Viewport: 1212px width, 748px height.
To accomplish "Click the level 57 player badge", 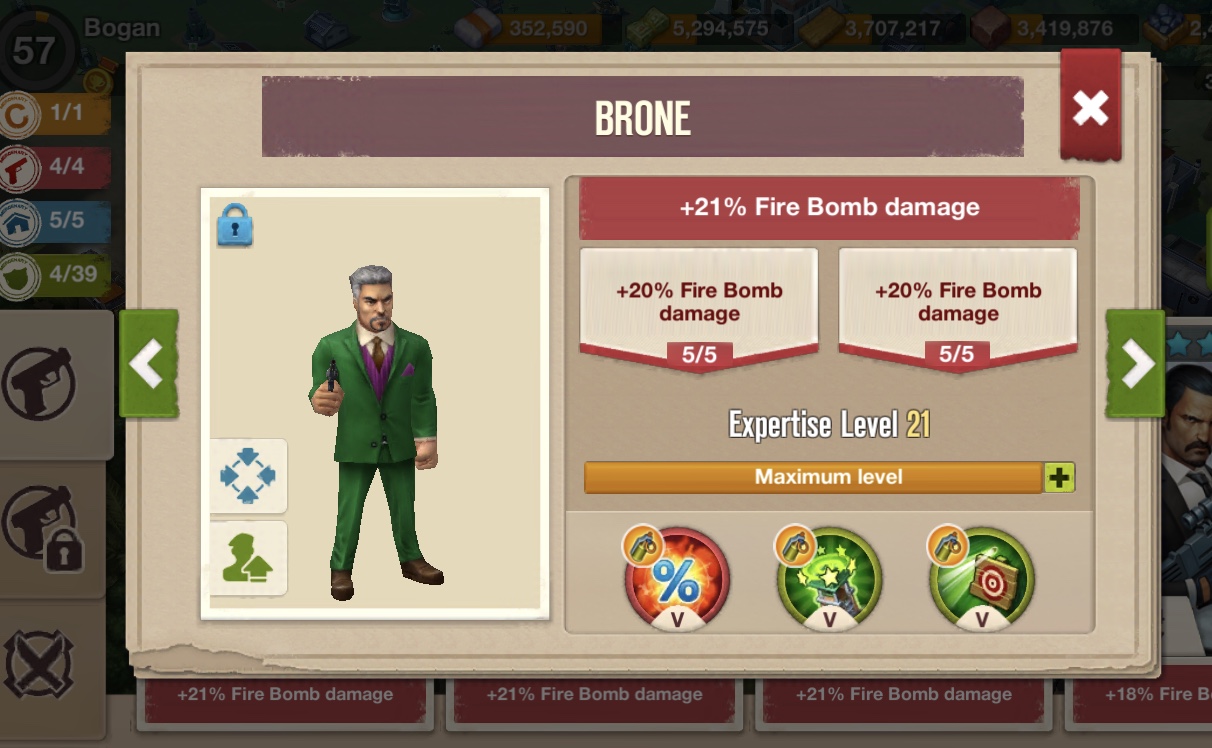I will (x=35, y=50).
